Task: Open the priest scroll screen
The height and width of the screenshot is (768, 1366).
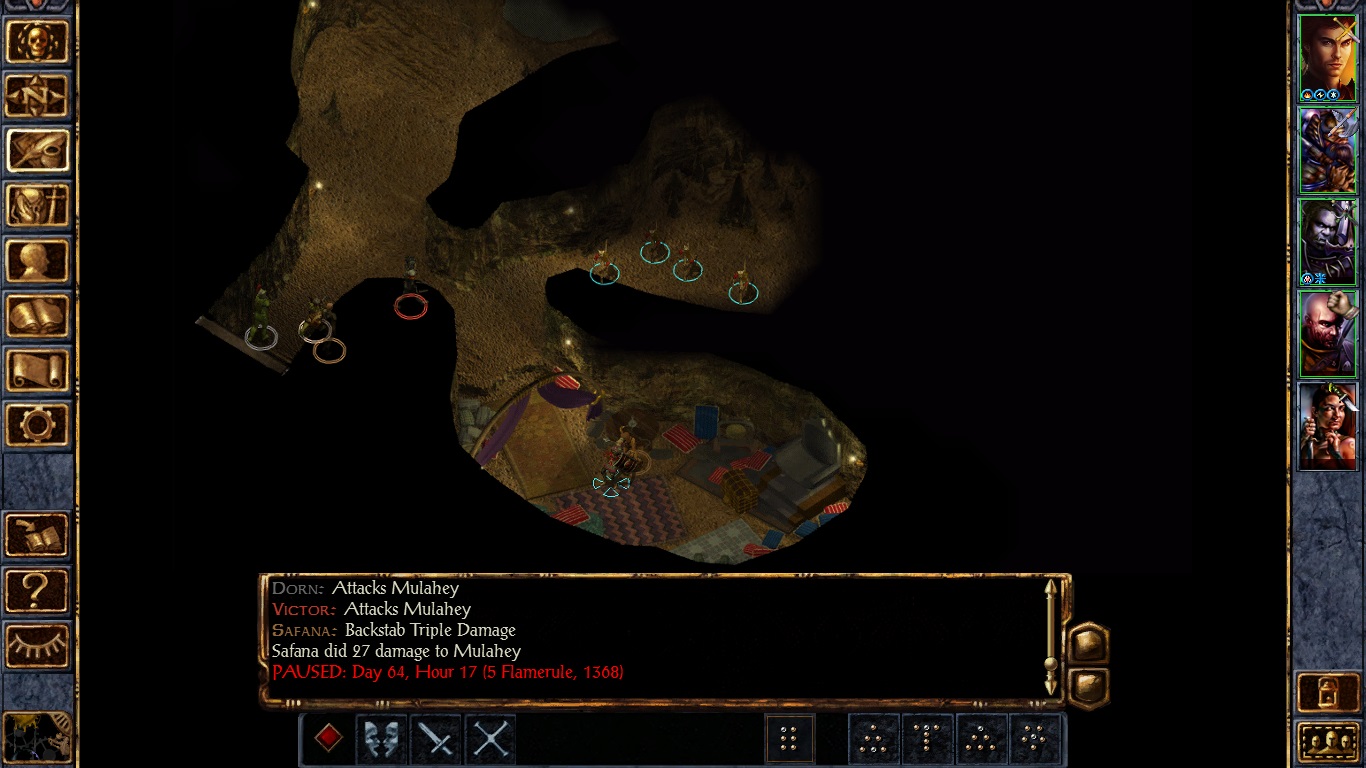Action: point(38,371)
